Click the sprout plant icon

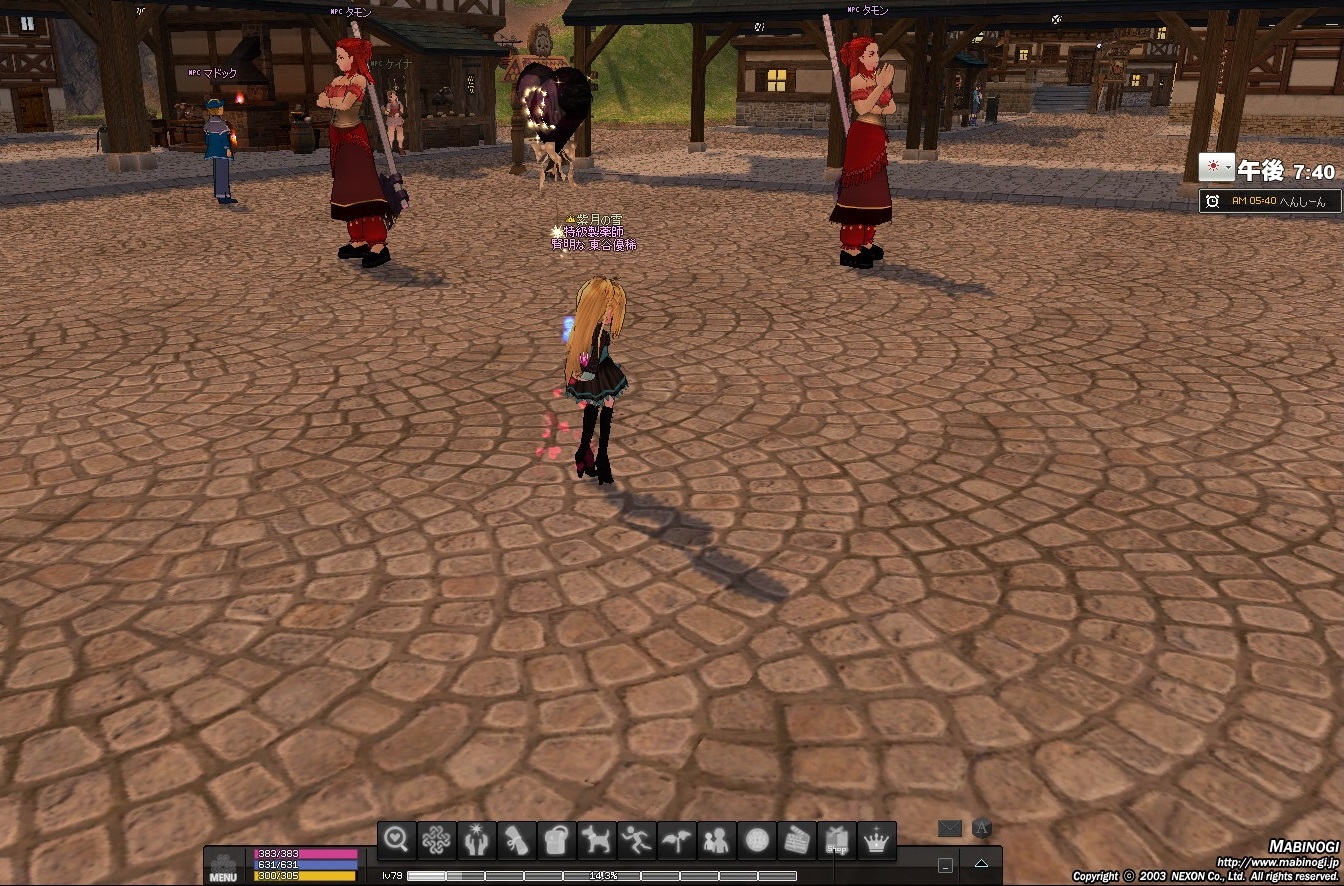[x=677, y=841]
